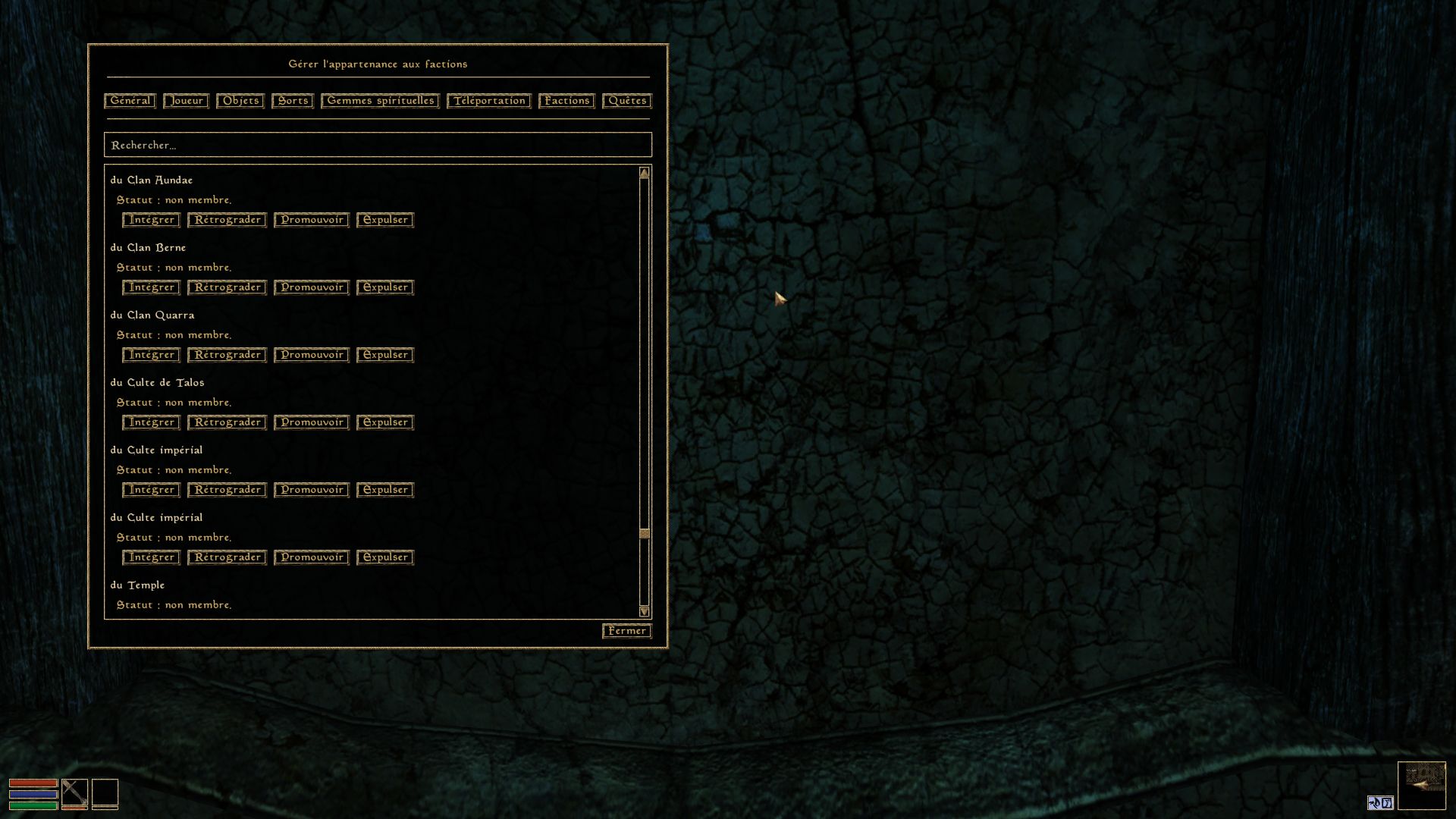1456x819 pixels.
Task: Click Promouvoir under Clan Quarra
Action: click(x=312, y=355)
